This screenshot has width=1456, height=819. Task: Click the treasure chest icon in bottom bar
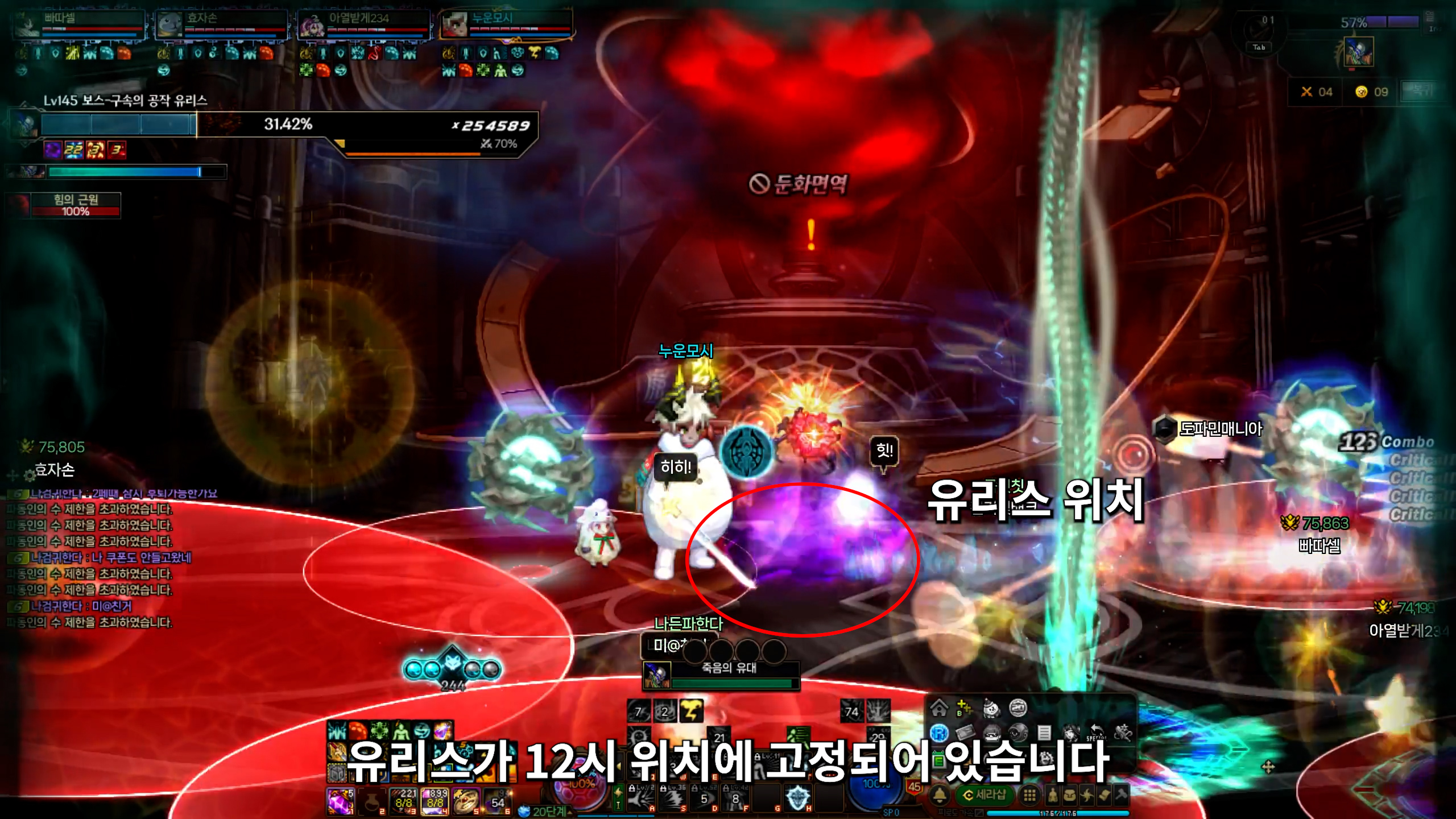tap(1069, 795)
